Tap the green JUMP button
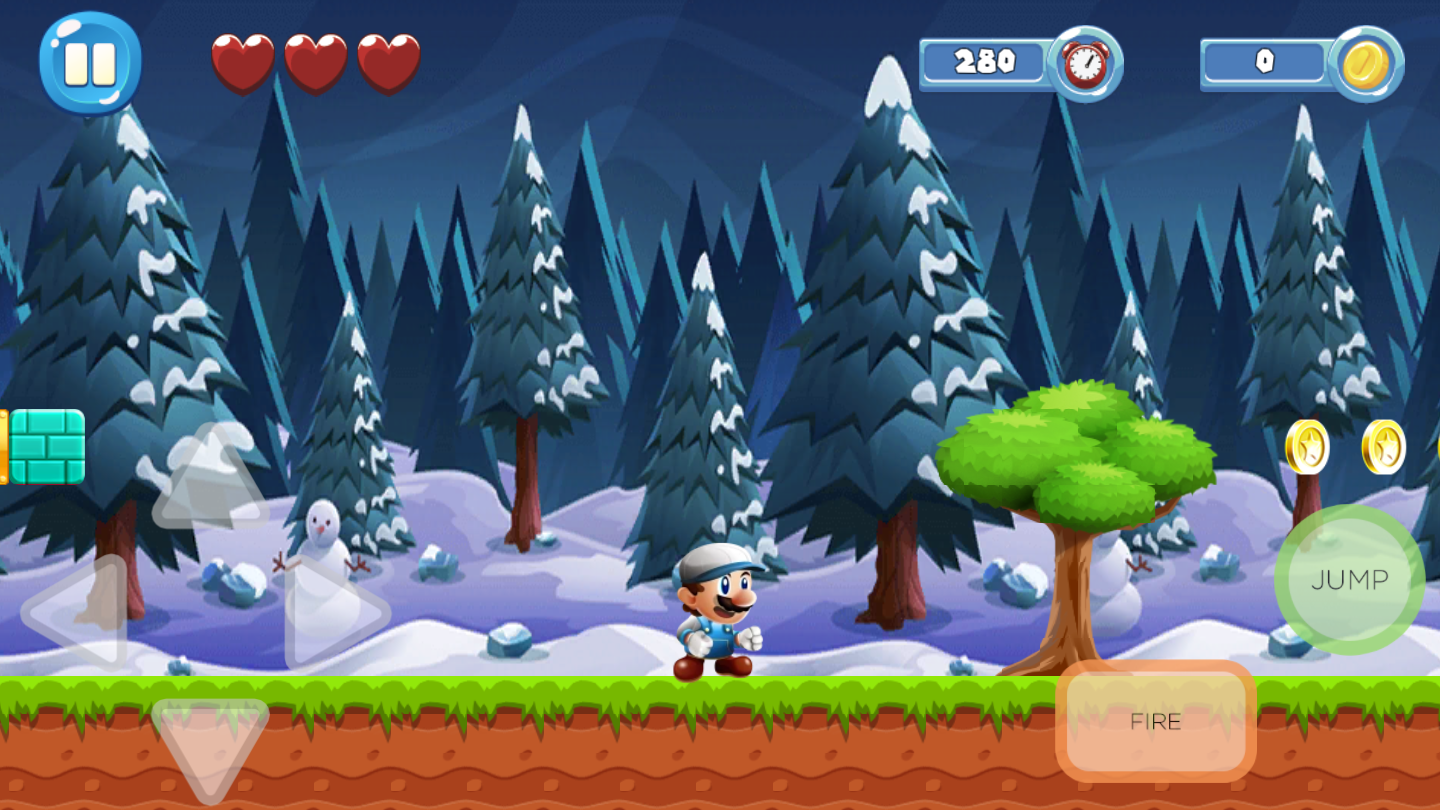Viewport: 1440px width, 810px height. pyautogui.click(x=1349, y=580)
